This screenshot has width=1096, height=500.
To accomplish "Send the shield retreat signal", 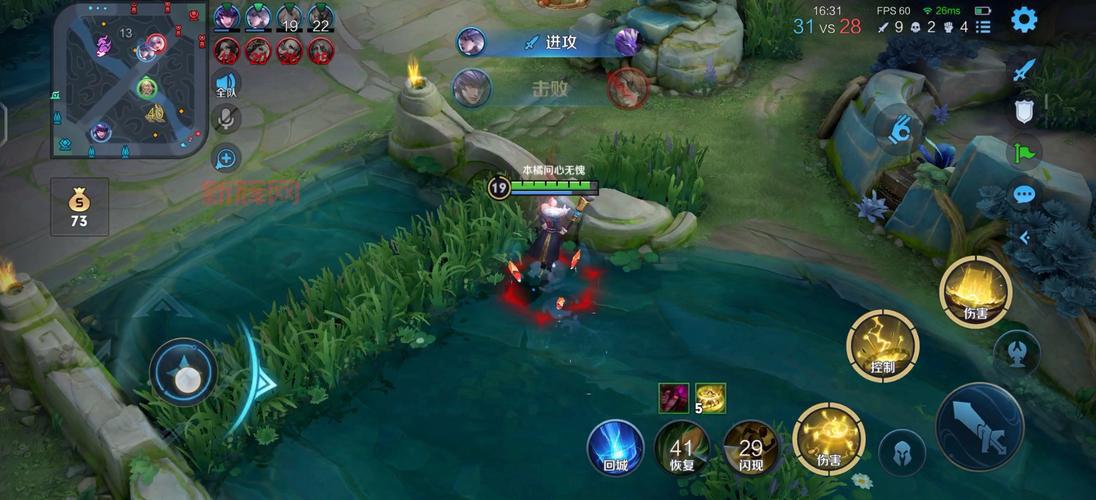I will (1023, 111).
